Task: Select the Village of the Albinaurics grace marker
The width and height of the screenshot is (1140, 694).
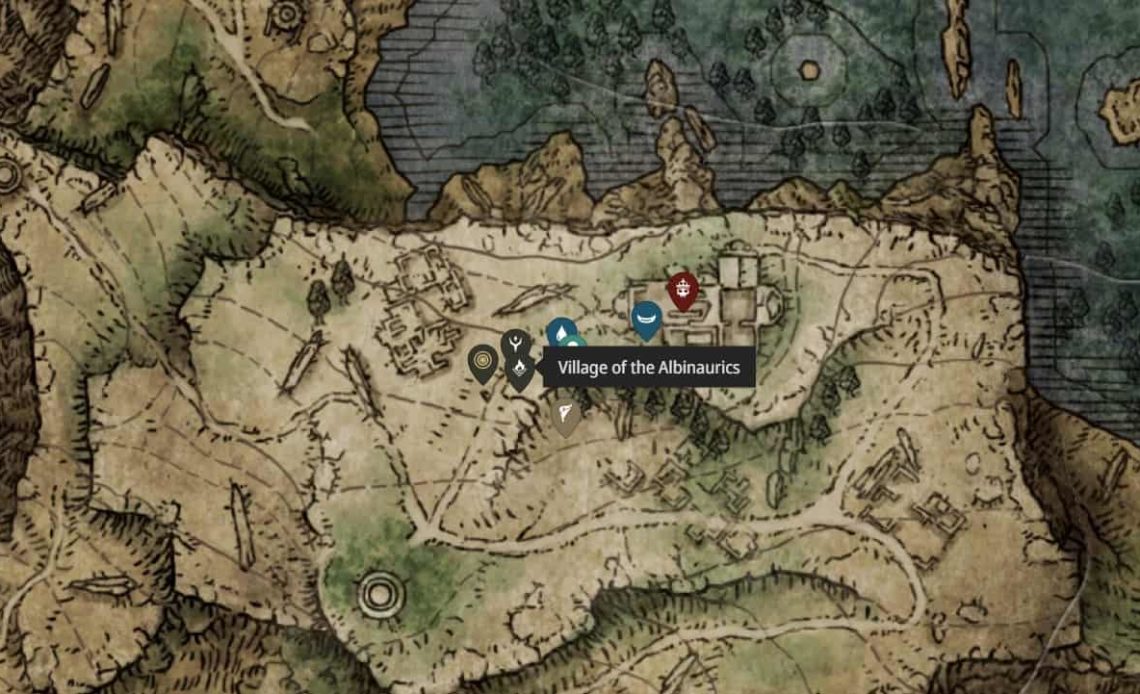Action: click(x=519, y=372)
